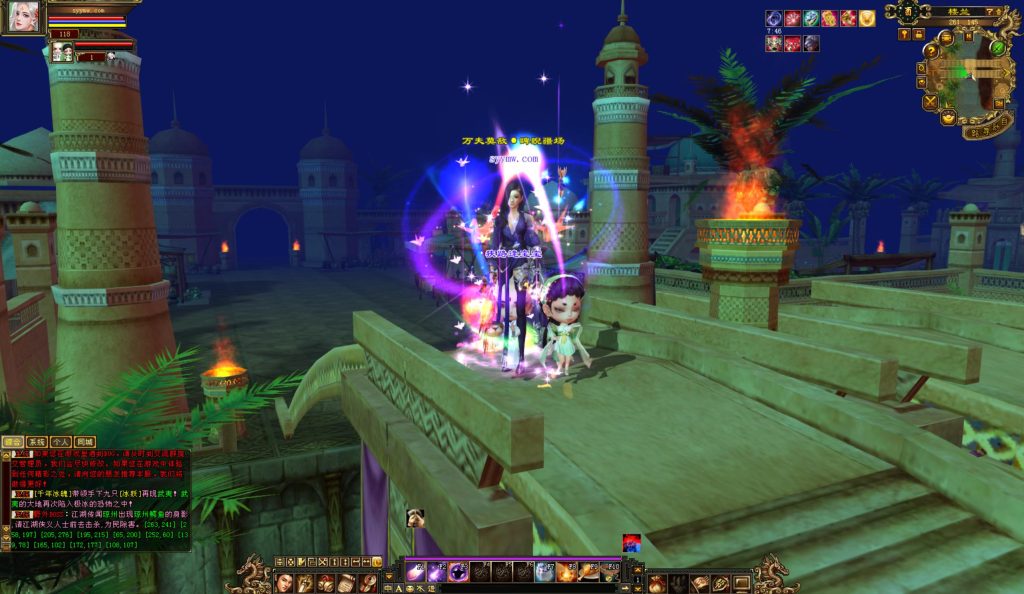Click the white-haired player portrait

[x=22, y=16]
